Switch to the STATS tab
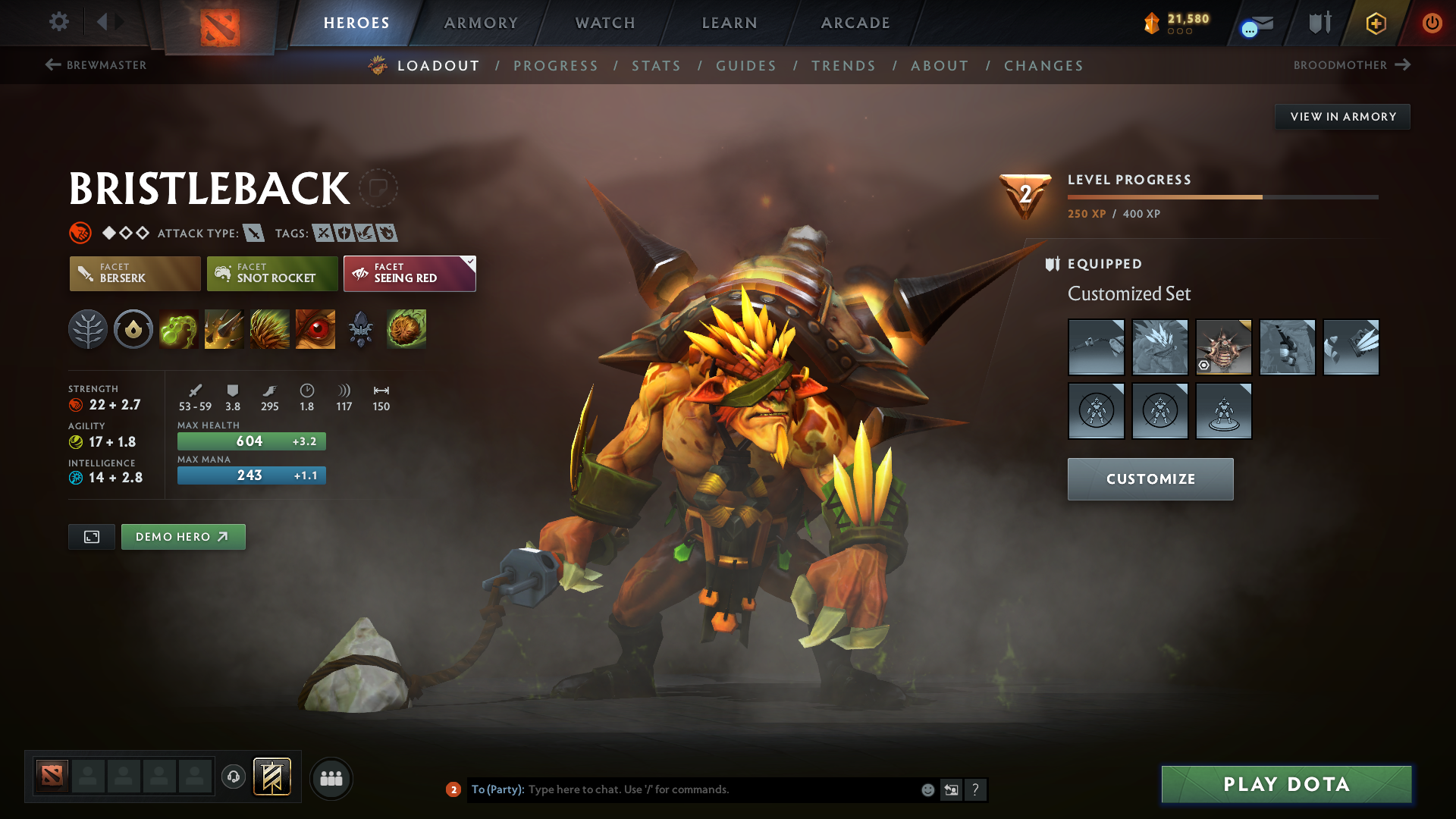Viewport: 1456px width, 819px height. pyautogui.click(x=656, y=66)
